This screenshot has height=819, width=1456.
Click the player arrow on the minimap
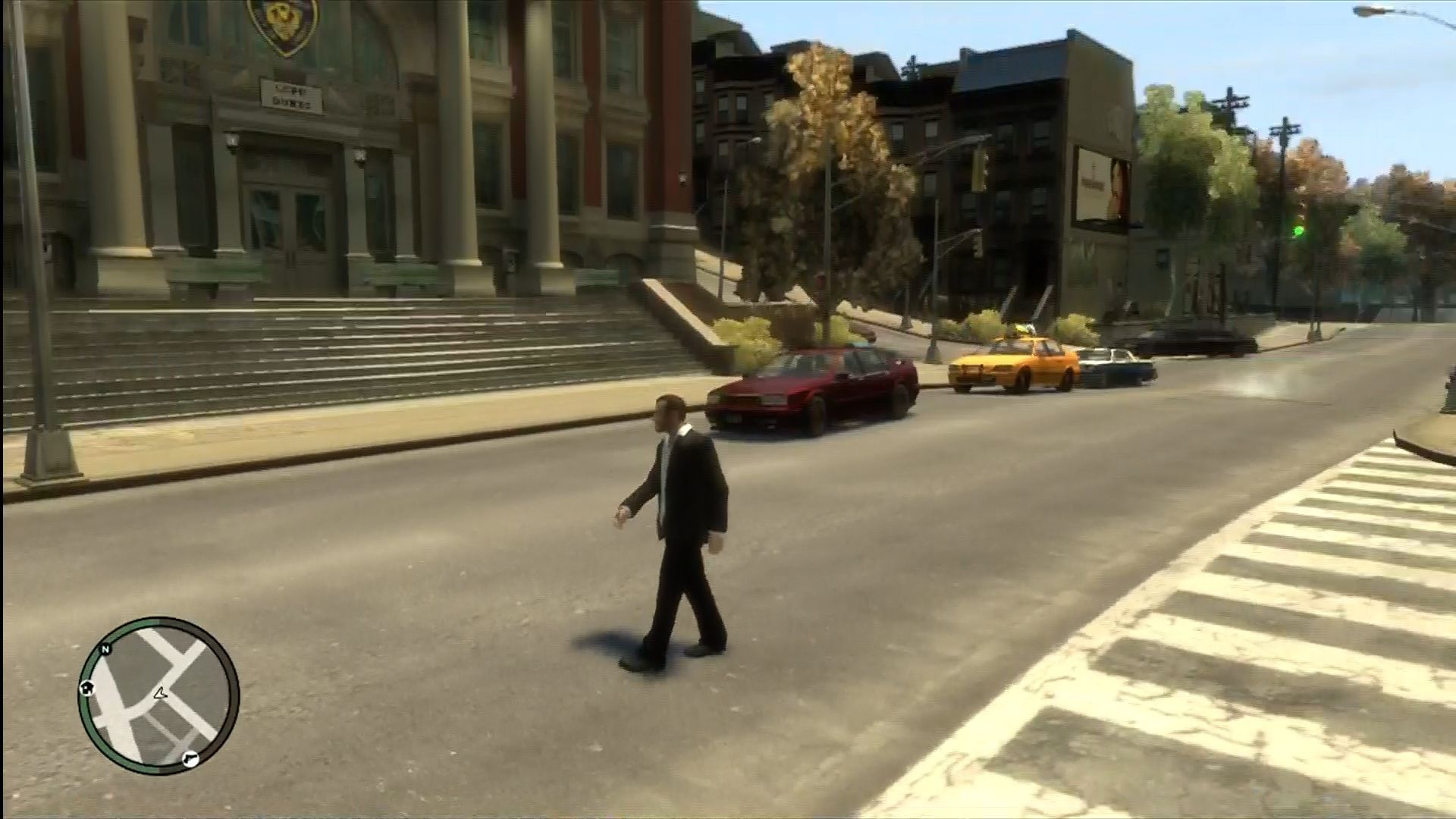pos(160,692)
